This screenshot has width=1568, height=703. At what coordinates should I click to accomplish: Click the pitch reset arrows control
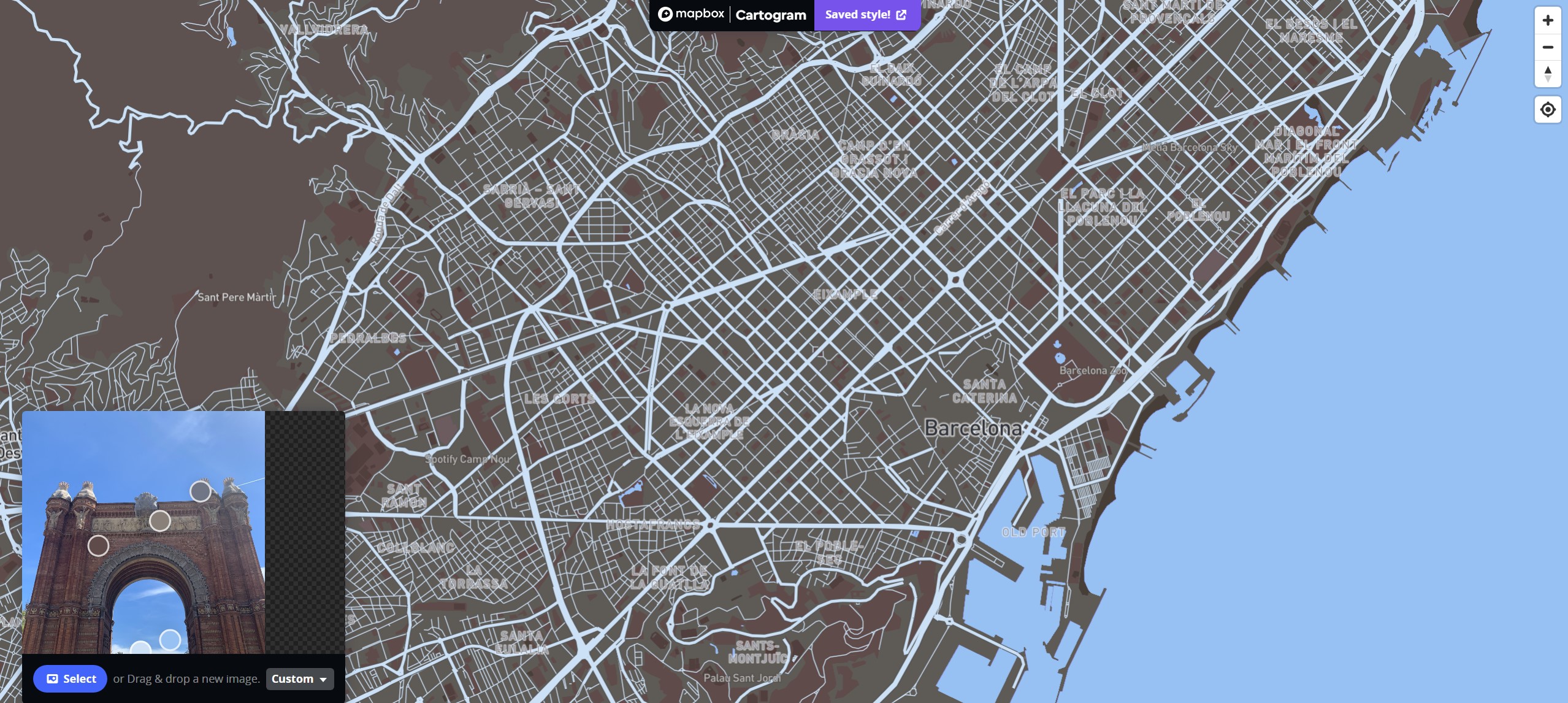point(1548,73)
